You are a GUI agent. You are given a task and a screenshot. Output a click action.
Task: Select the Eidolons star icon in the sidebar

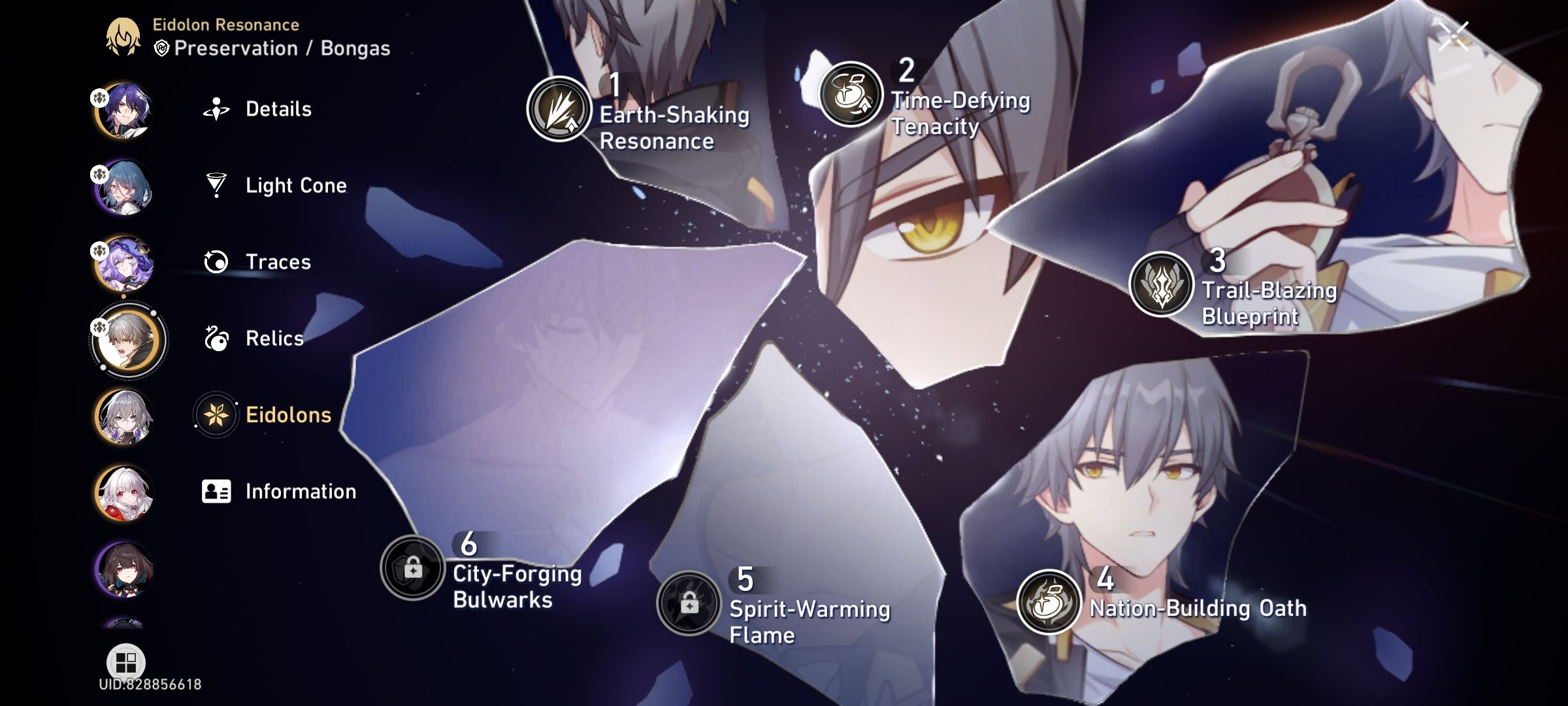tap(216, 414)
